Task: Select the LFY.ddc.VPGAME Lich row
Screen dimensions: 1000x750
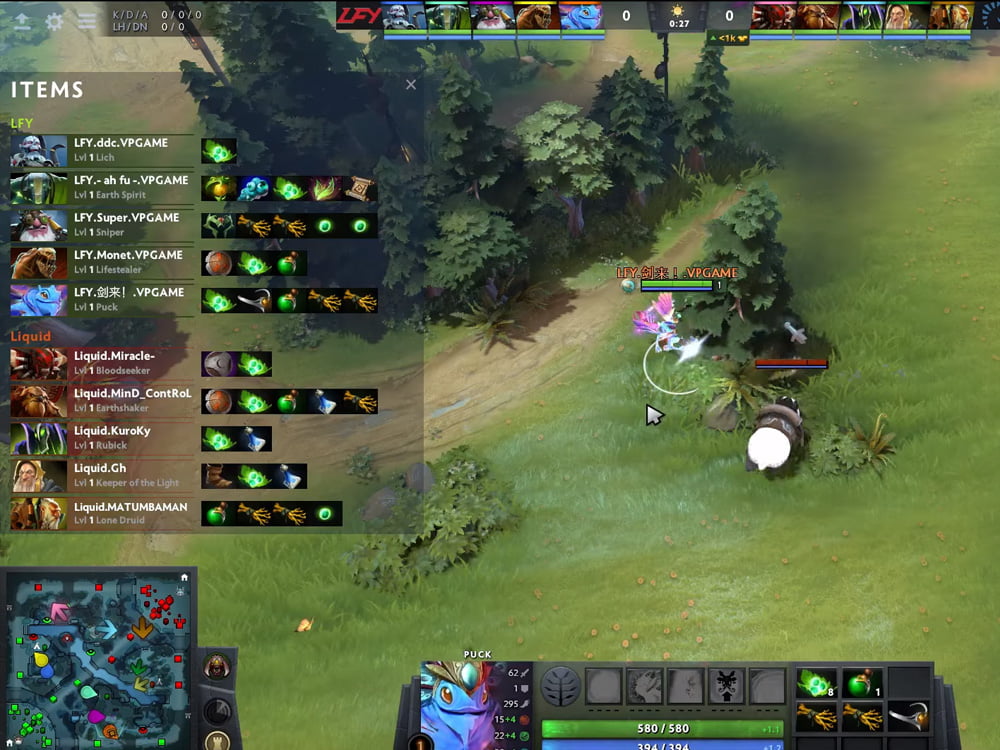Action: click(102, 150)
